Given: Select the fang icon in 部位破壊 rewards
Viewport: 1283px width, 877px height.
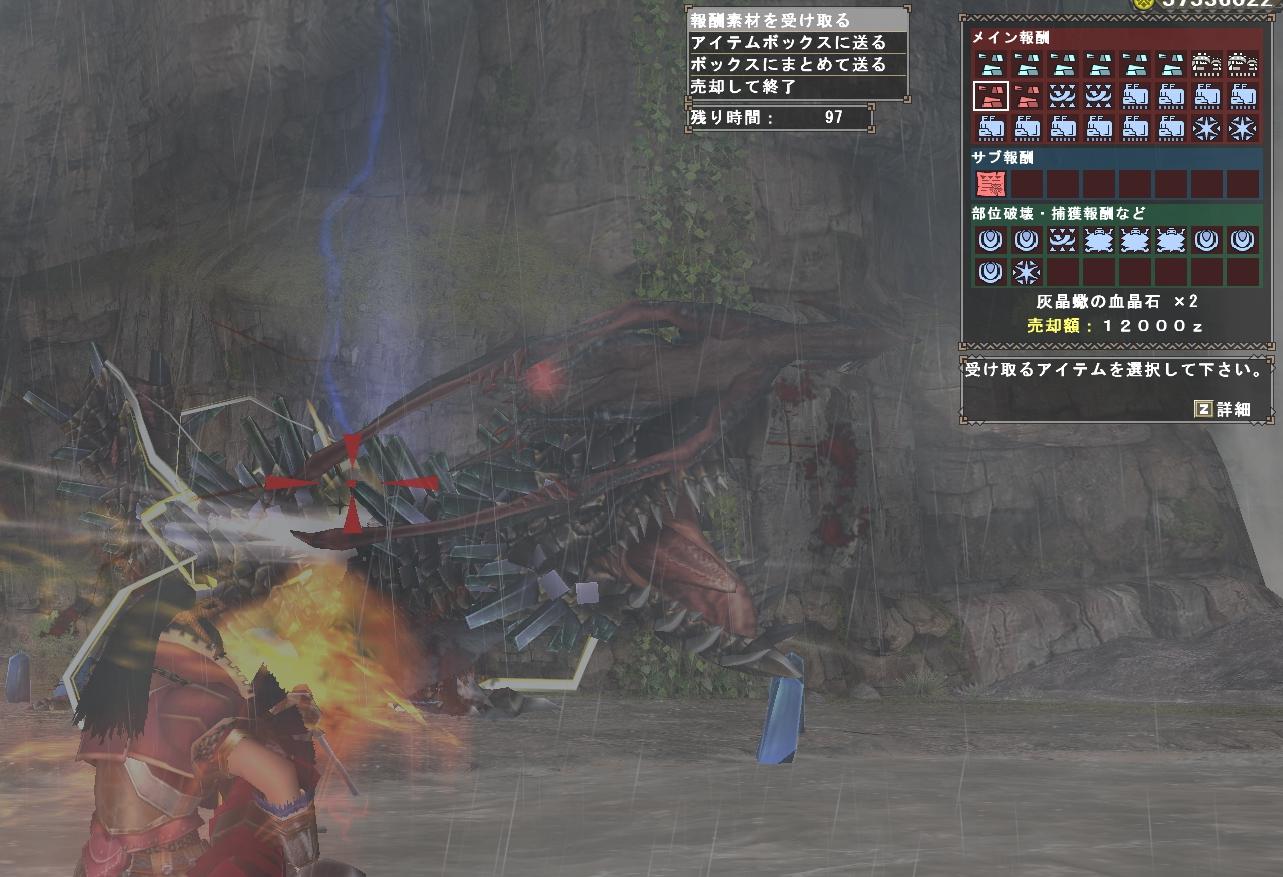Looking at the screenshot, I should tap(1062, 240).
